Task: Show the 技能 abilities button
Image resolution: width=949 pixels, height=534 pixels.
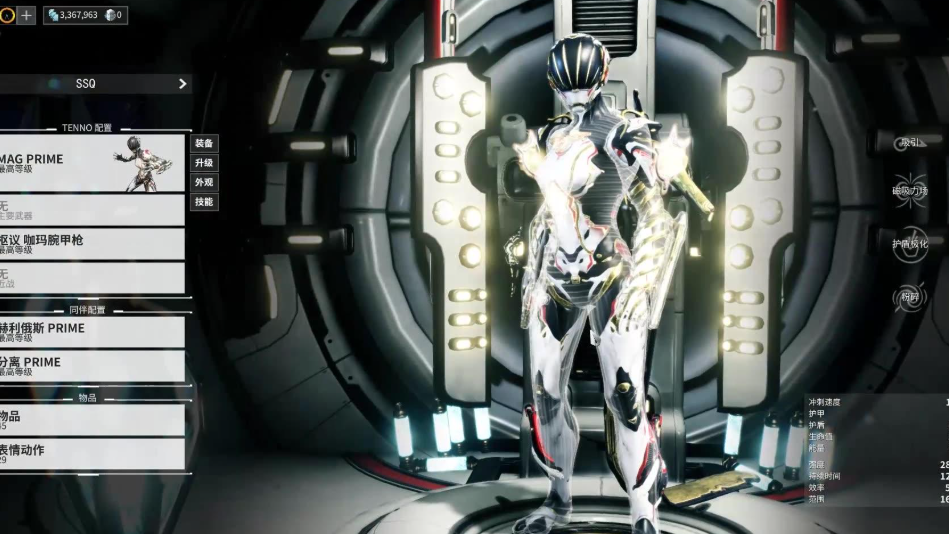Action: 203,202
